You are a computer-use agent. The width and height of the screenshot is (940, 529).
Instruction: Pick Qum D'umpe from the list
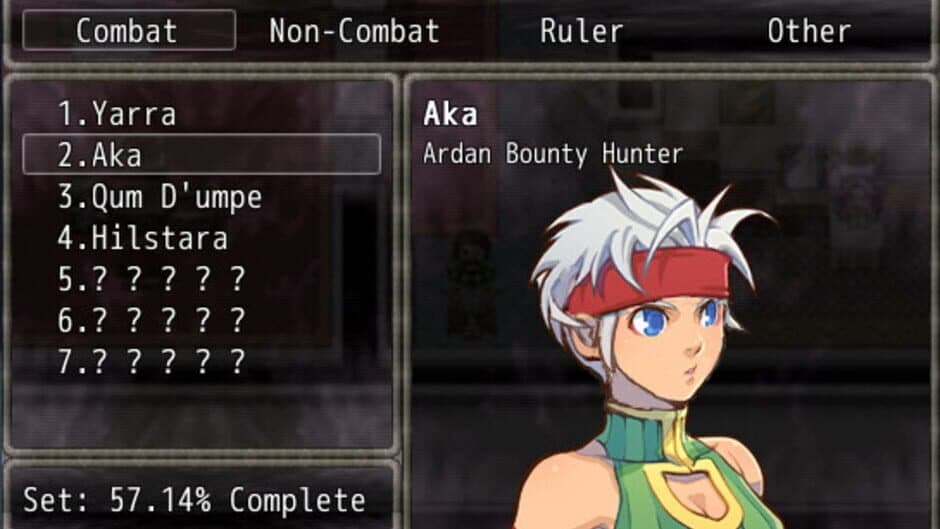coord(160,197)
